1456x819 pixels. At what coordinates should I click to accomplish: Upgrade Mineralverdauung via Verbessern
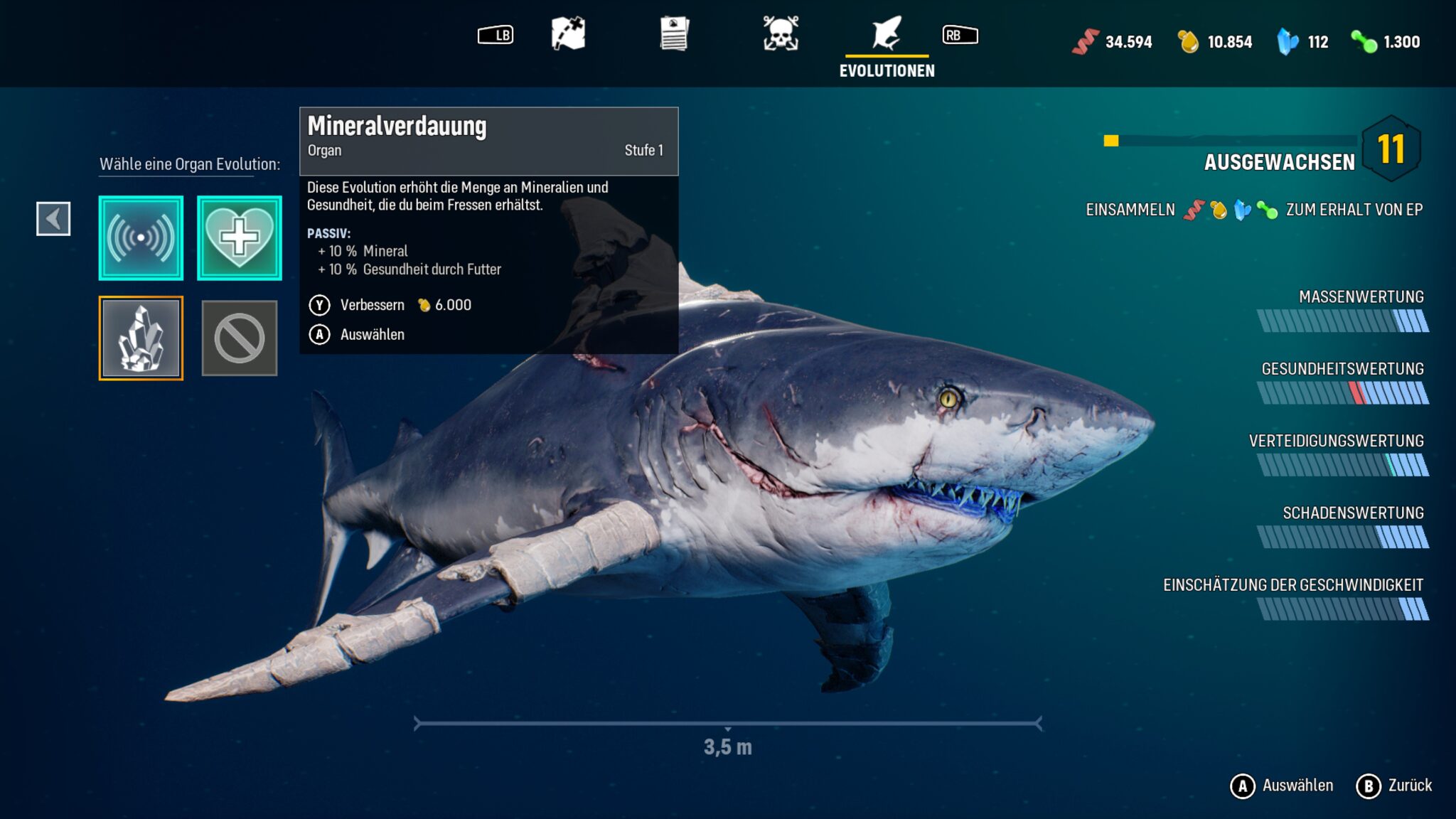coord(372,305)
